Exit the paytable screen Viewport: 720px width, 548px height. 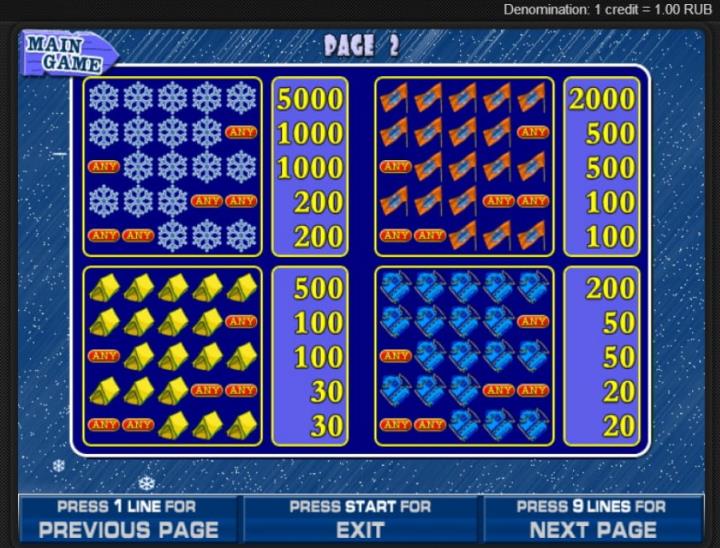pyautogui.click(x=360, y=519)
